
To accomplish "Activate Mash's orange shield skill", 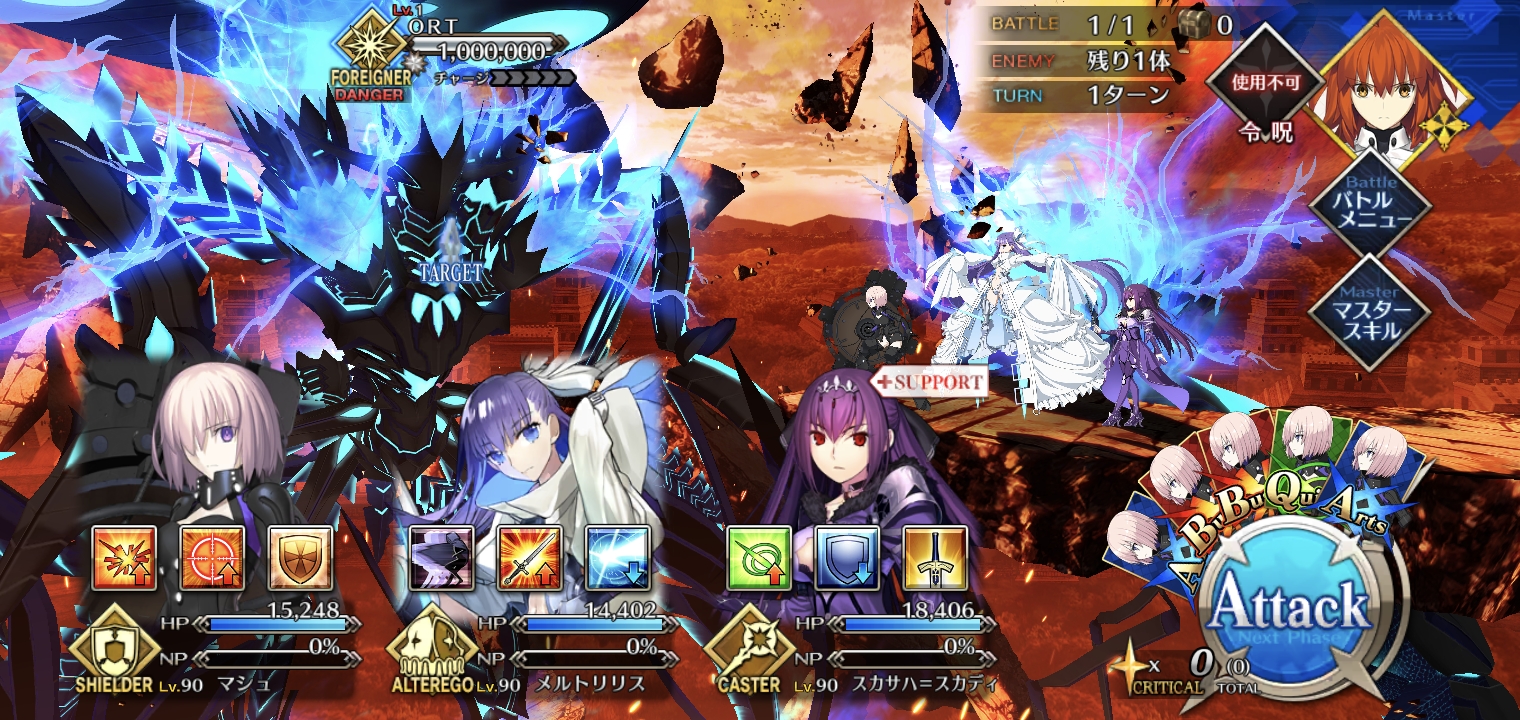I will pyautogui.click(x=299, y=557).
